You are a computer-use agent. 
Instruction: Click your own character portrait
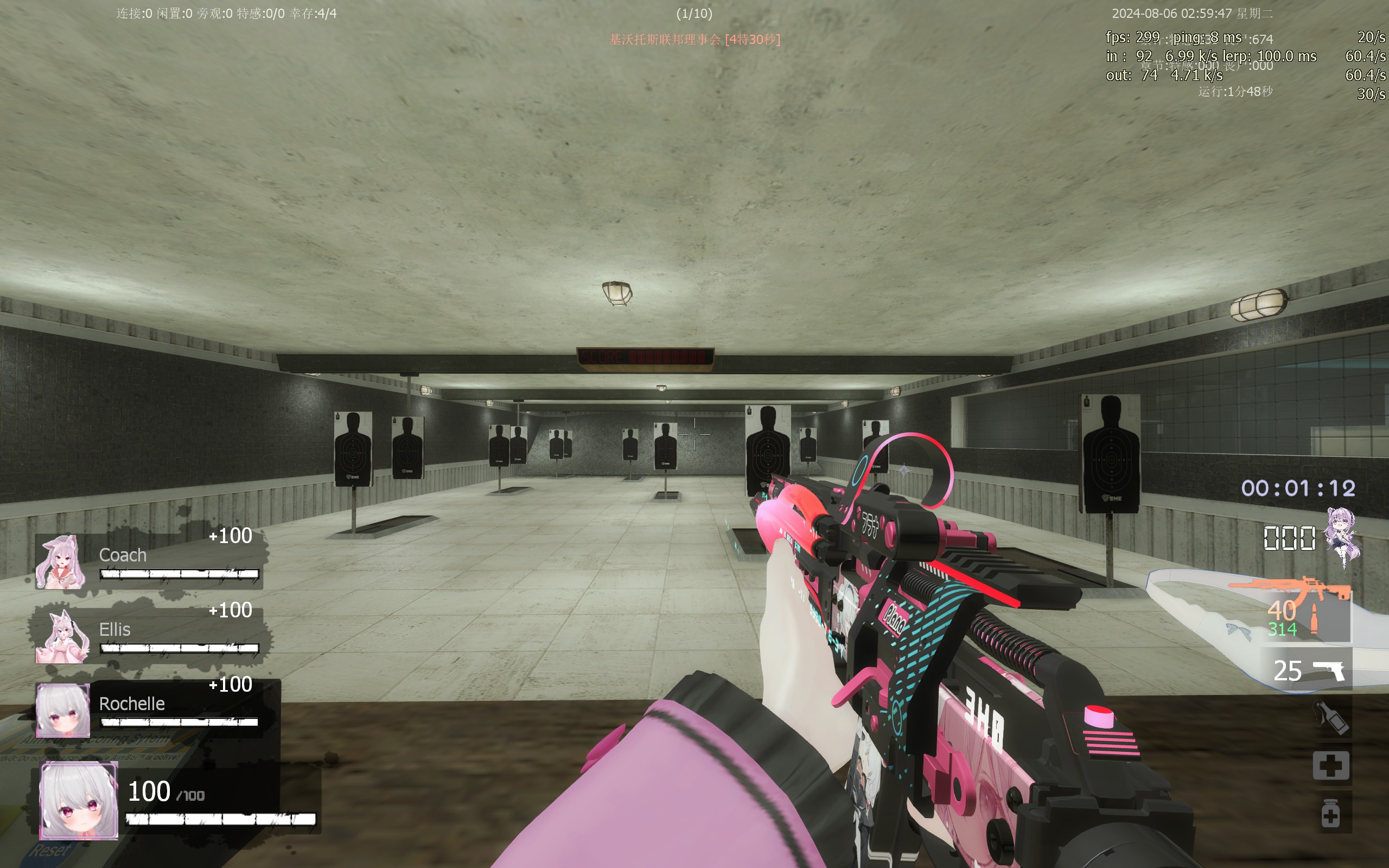(x=79, y=801)
